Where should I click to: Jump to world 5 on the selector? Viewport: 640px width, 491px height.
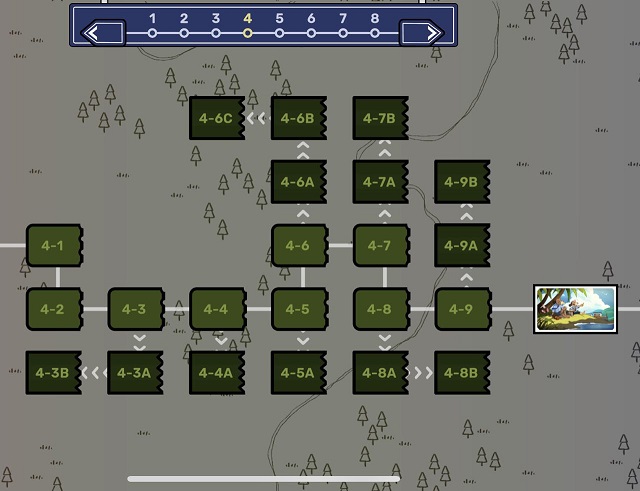click(x=279, y=32)
